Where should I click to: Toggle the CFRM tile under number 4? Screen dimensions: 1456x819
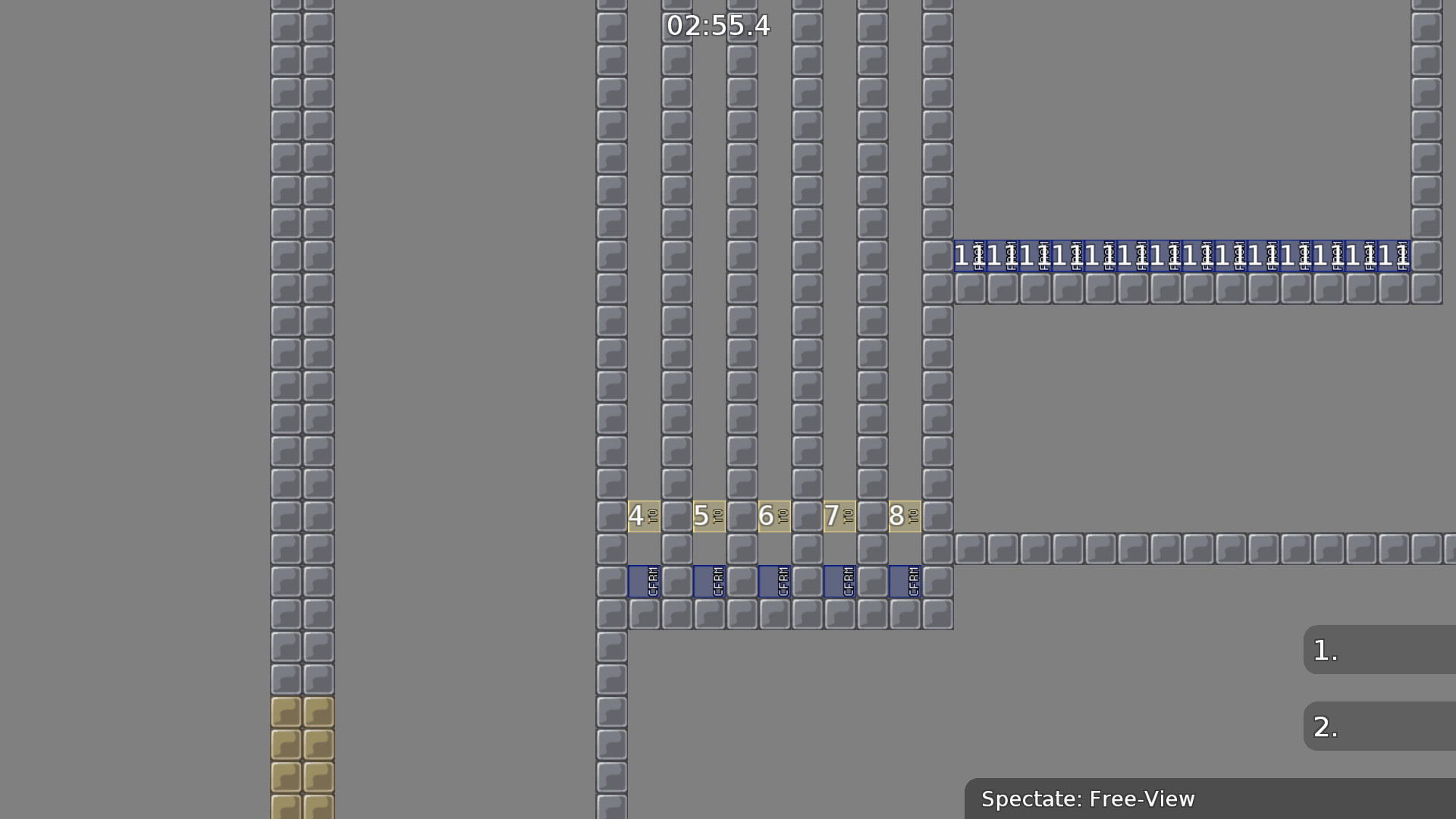(x=645, y=580)
